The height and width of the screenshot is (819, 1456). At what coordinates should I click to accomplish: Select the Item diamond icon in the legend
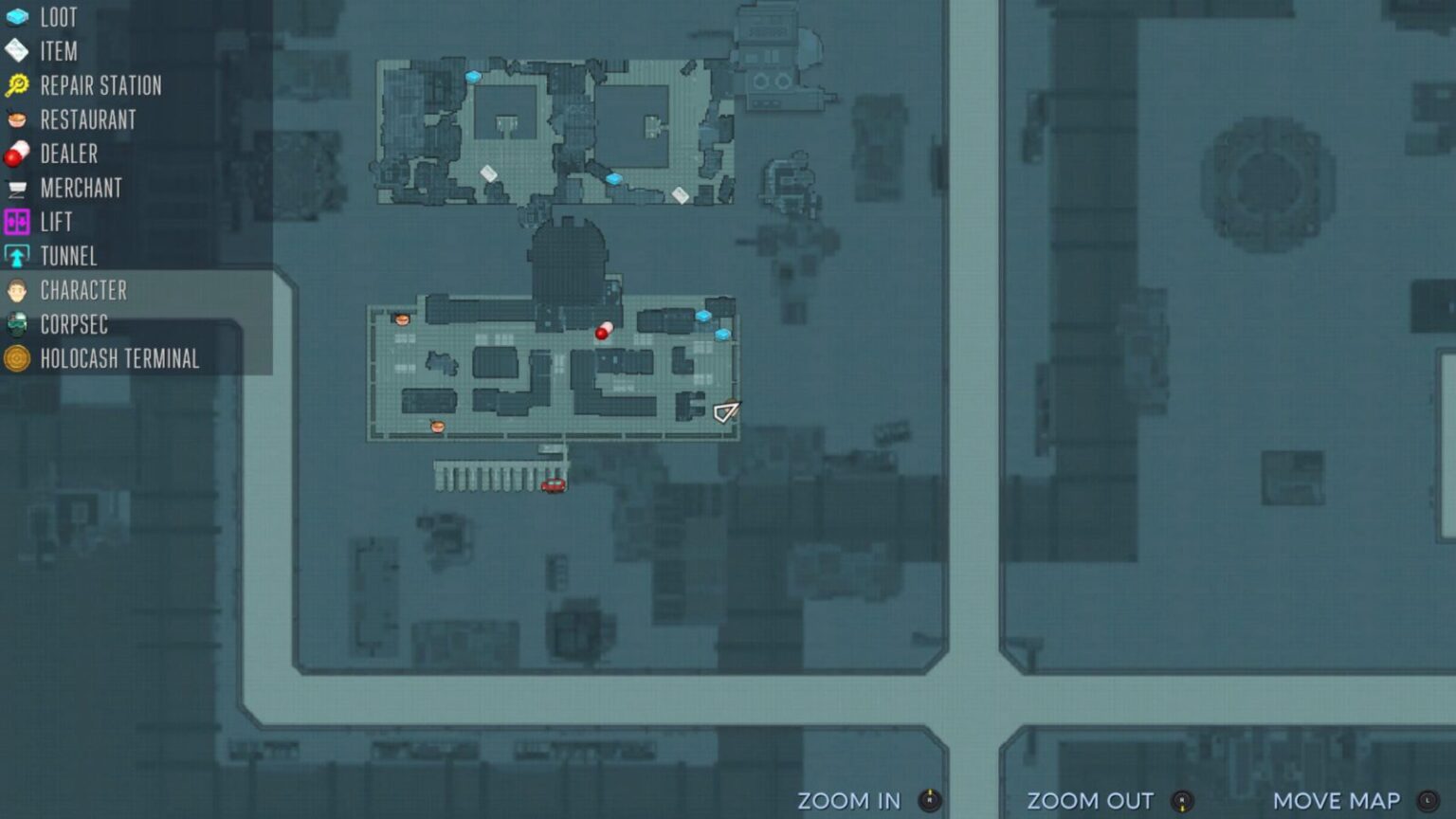16,51
